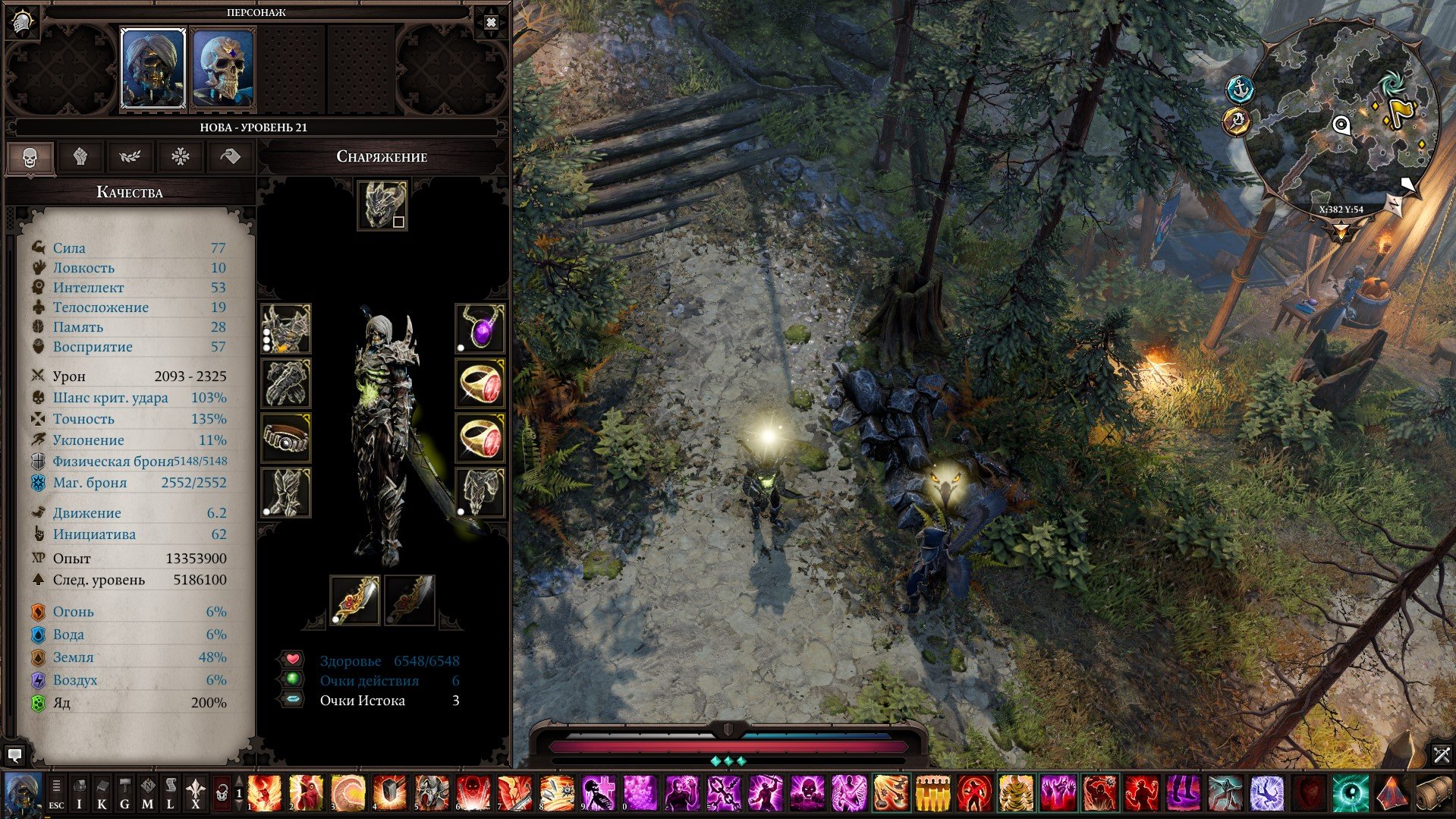Screen dimensions: 1456x819
Task: Click the second skeleton companion portrait
Action: click(220, 68)
